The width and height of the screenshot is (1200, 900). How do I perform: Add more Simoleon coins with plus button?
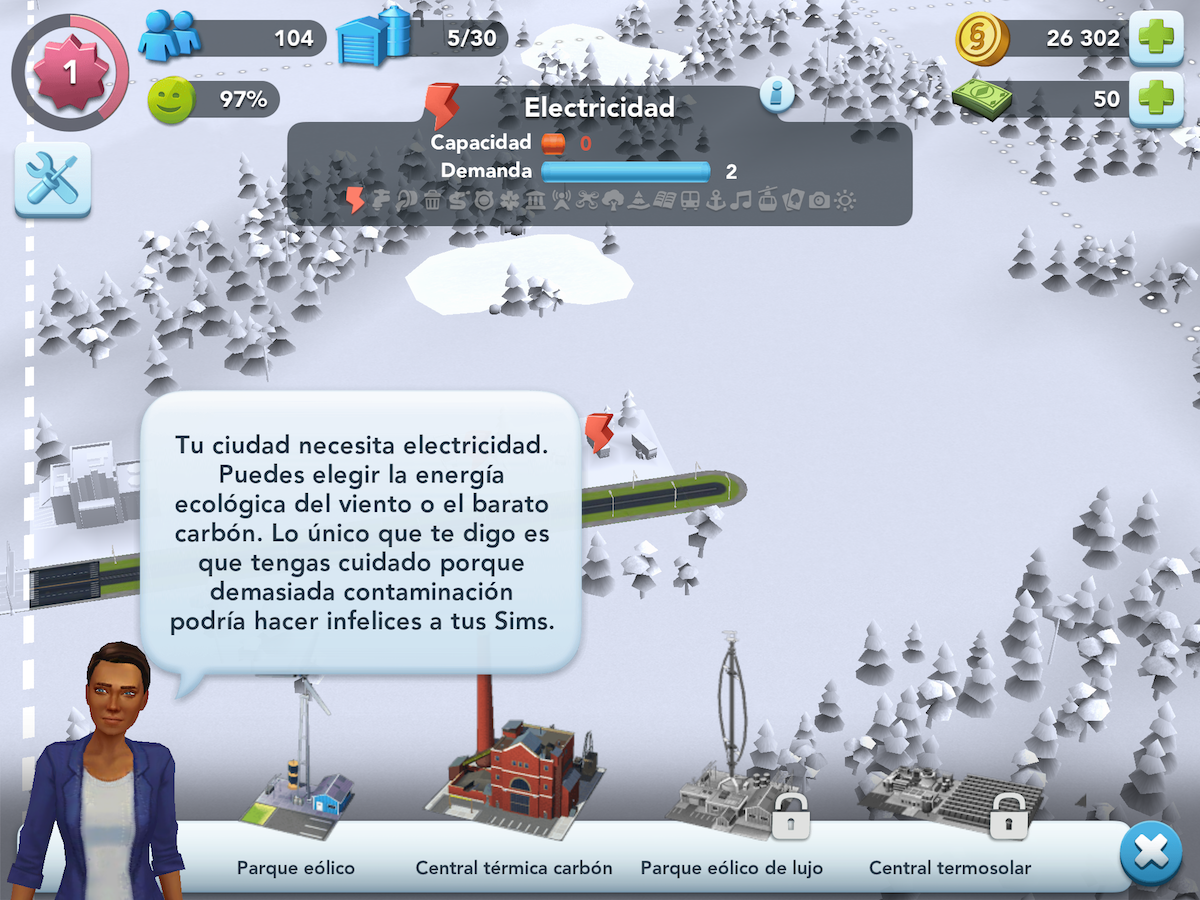1155,39
